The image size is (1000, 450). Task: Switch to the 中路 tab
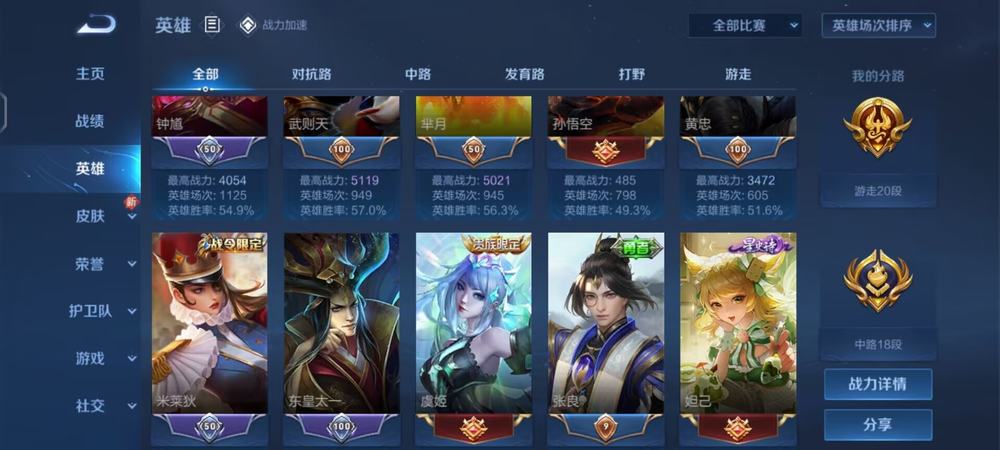(x=418, y=74)
